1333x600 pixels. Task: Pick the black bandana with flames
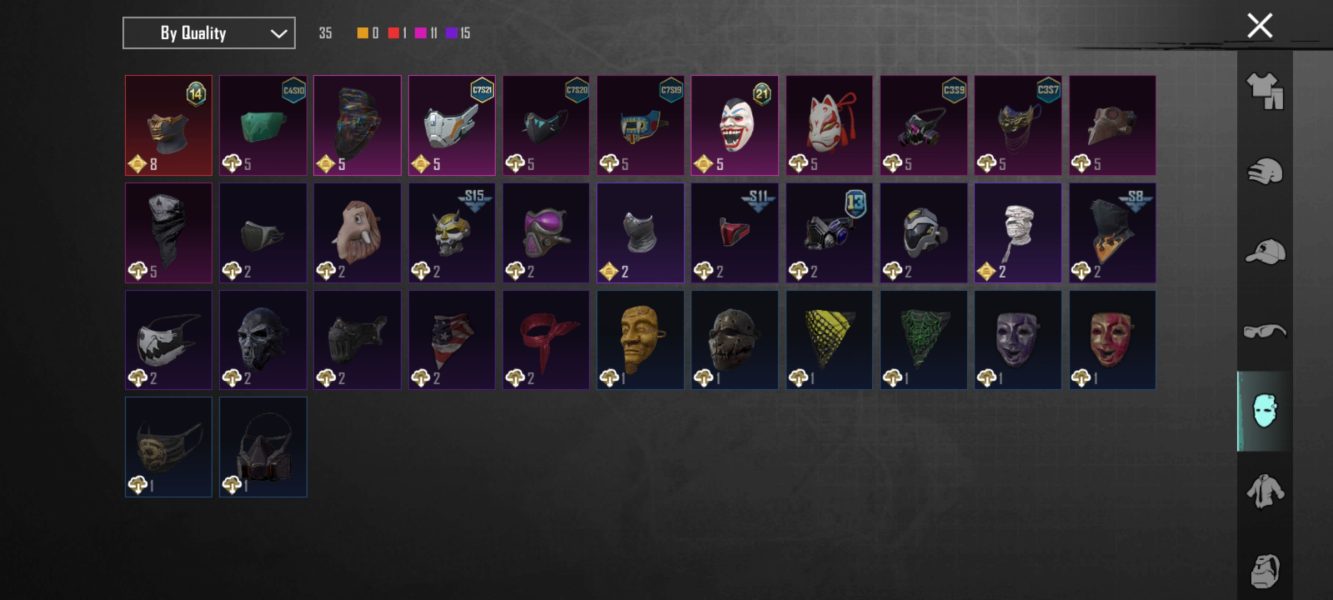click(1112, 232)
